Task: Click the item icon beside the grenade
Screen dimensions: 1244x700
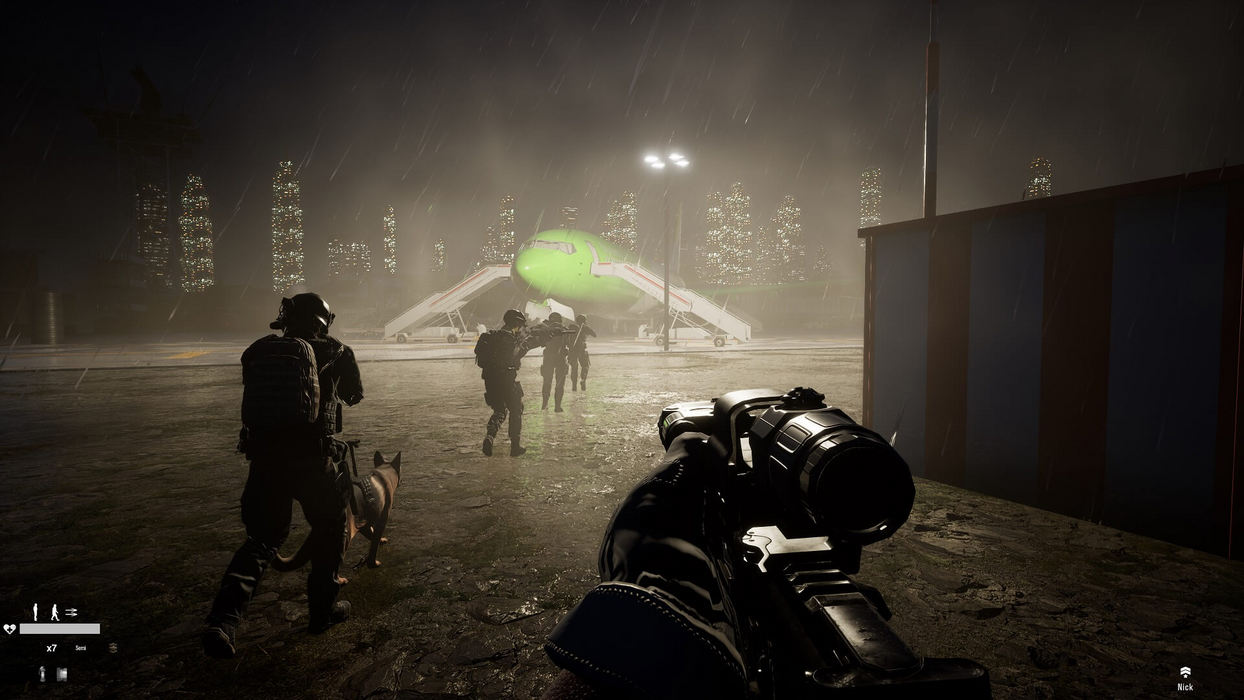Action: (61, 674)
